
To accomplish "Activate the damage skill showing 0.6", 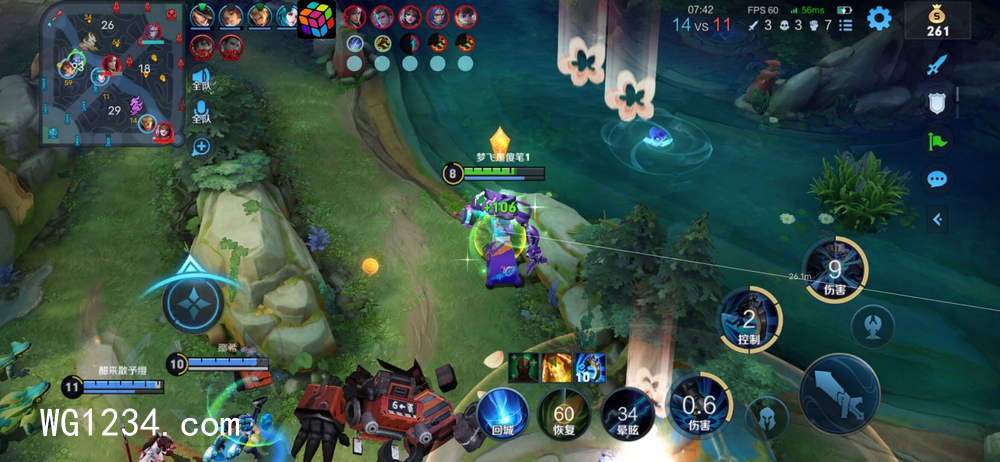I will [x=698, y=405].
